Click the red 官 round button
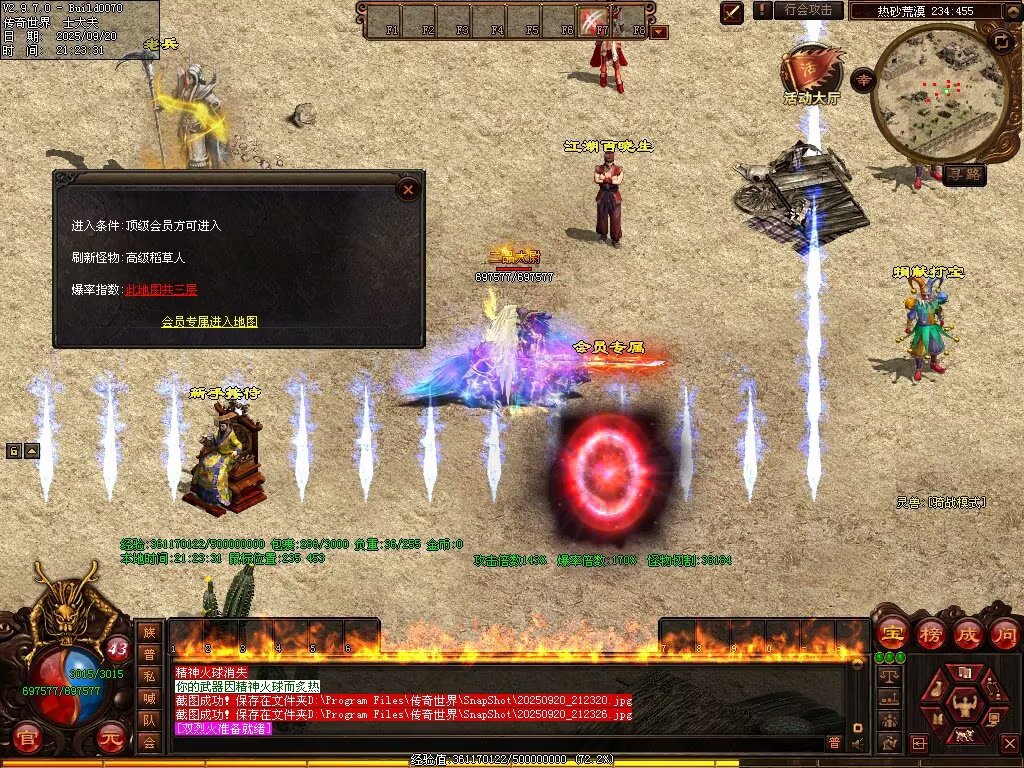 [28, 741]
